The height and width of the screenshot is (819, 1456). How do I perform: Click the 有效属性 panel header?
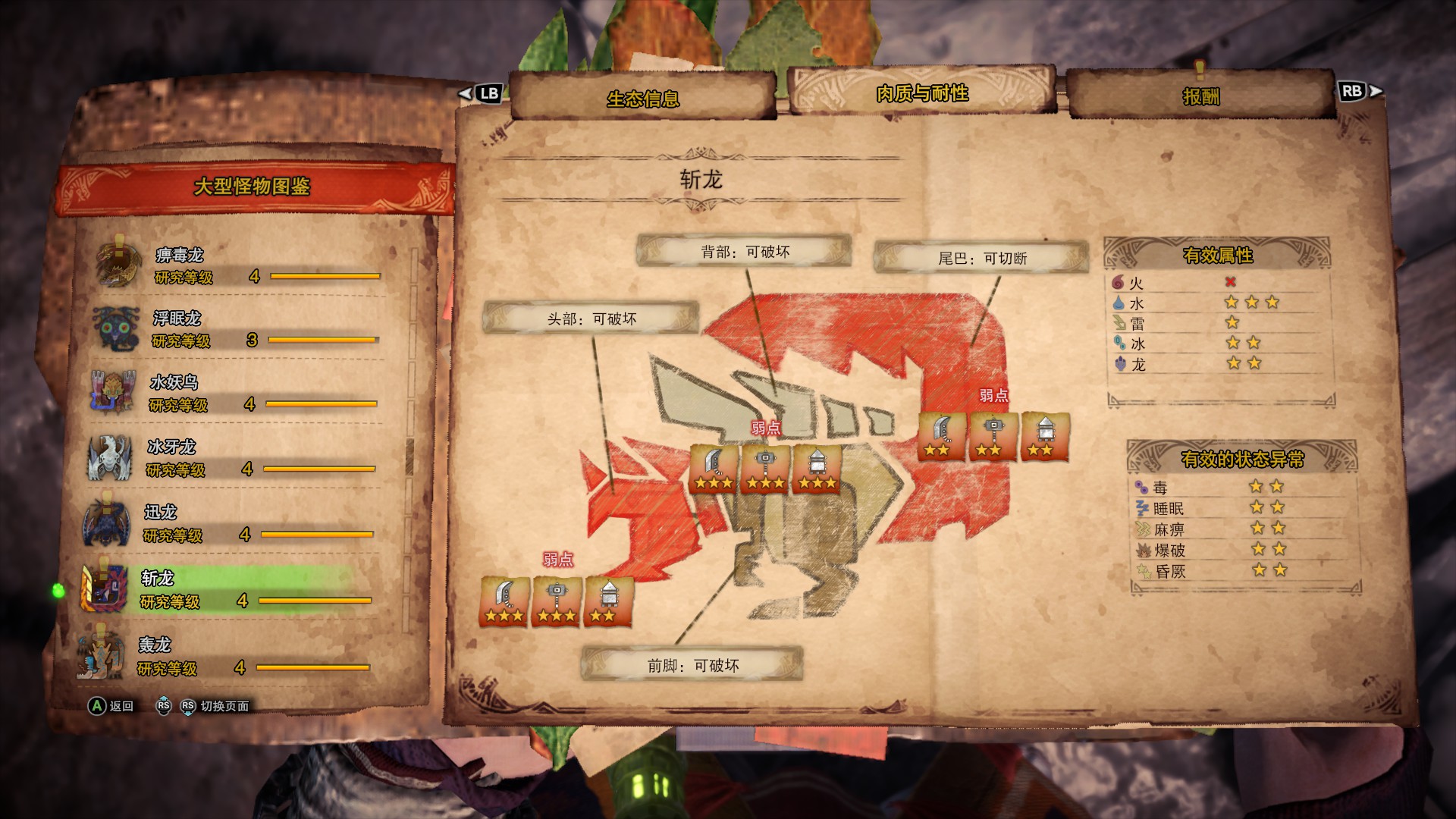click(1217, 256)
